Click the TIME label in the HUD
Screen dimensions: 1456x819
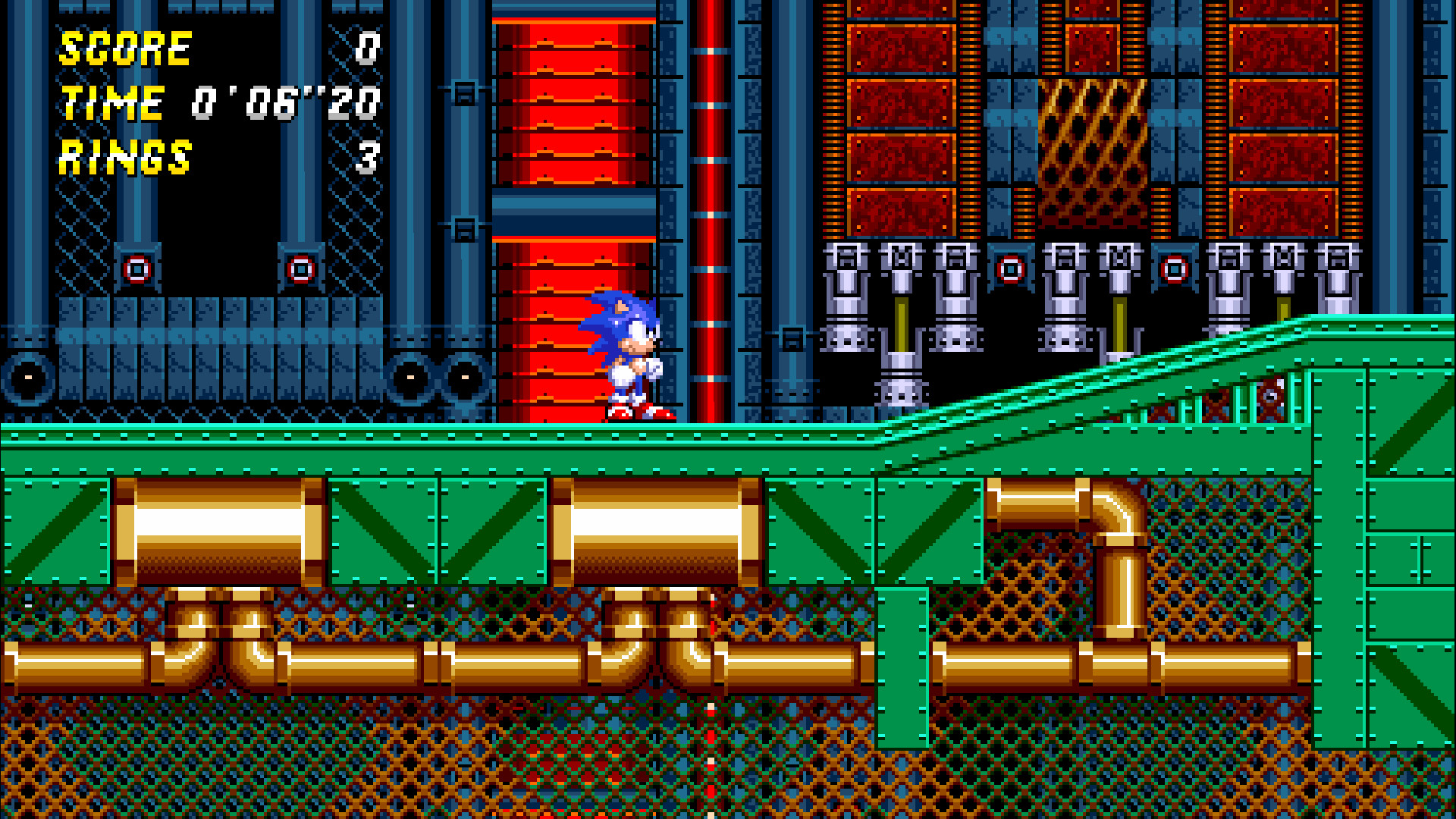tap(112, 102)
